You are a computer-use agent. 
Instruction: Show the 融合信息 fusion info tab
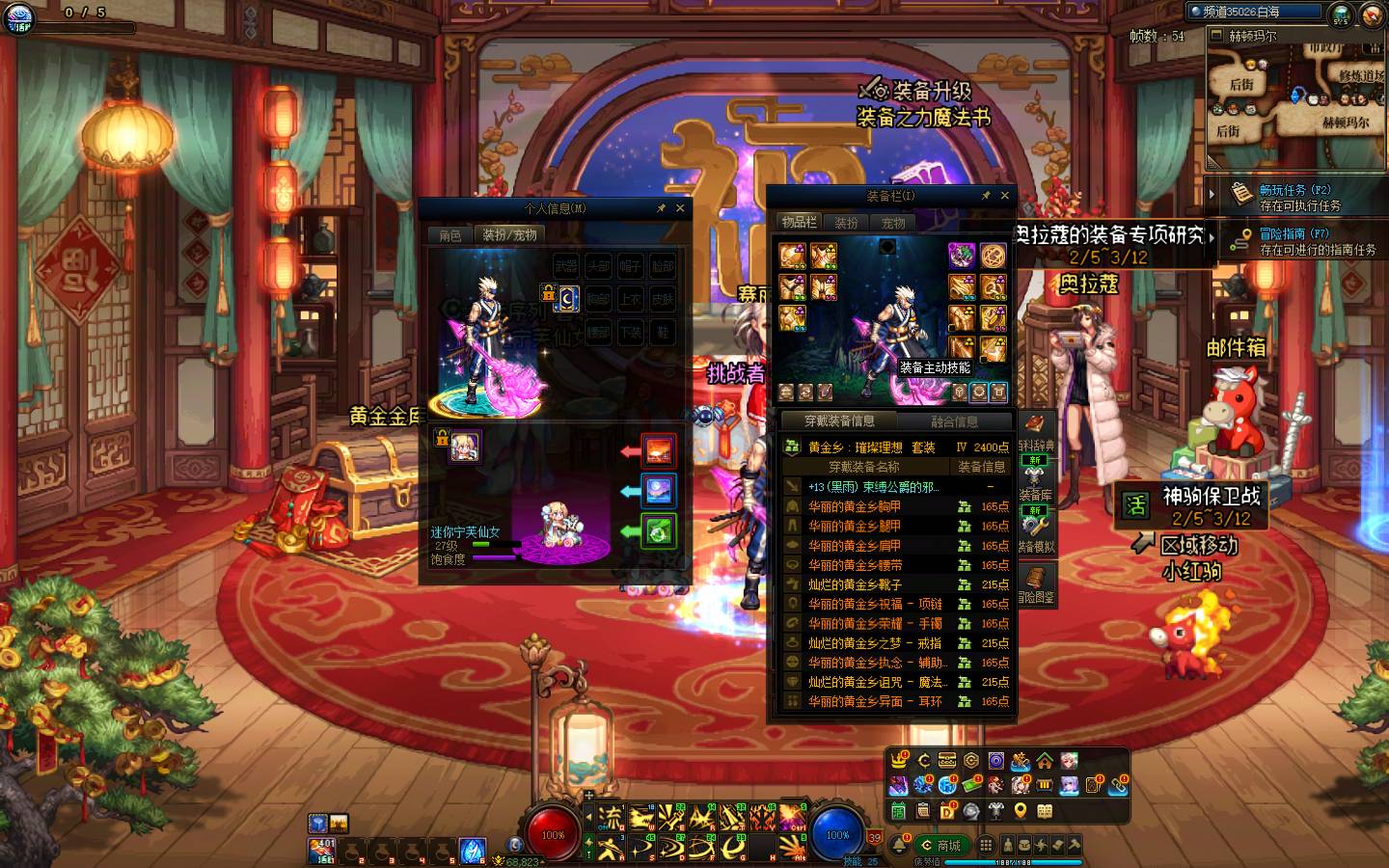954,421
